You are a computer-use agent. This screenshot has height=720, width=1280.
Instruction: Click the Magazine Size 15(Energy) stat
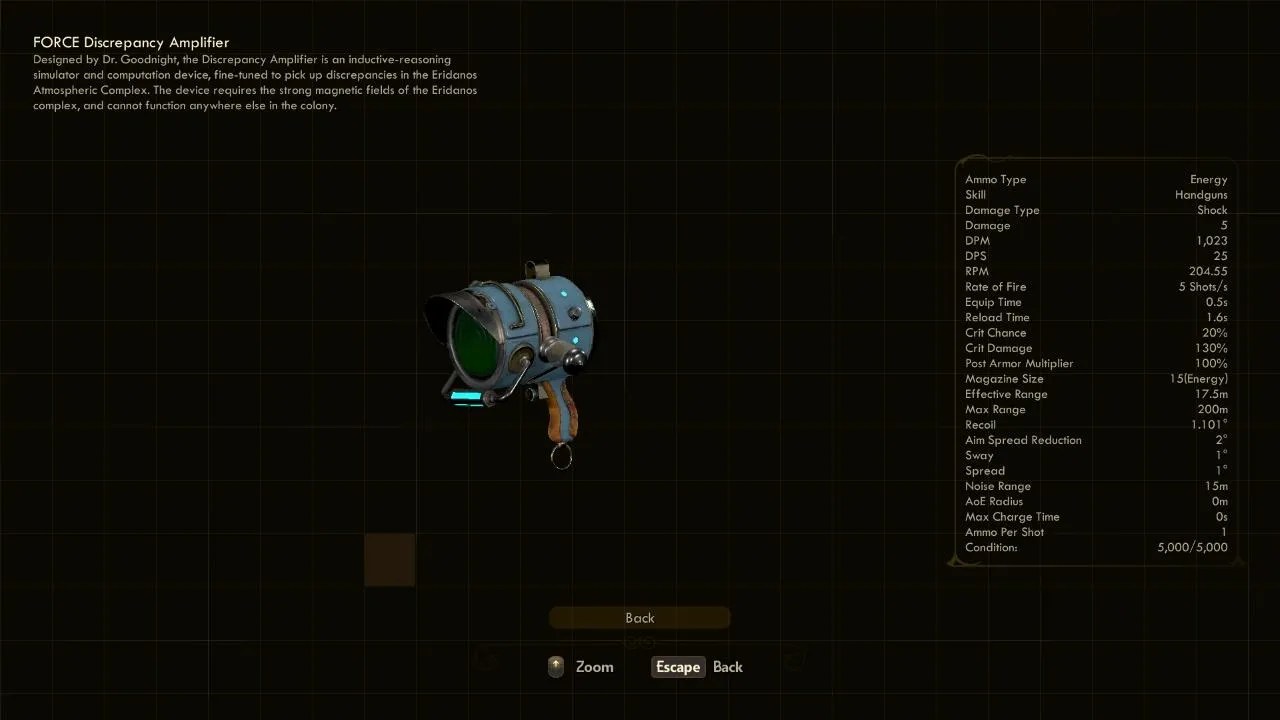pyautogui.click(x=1095, y=378)
